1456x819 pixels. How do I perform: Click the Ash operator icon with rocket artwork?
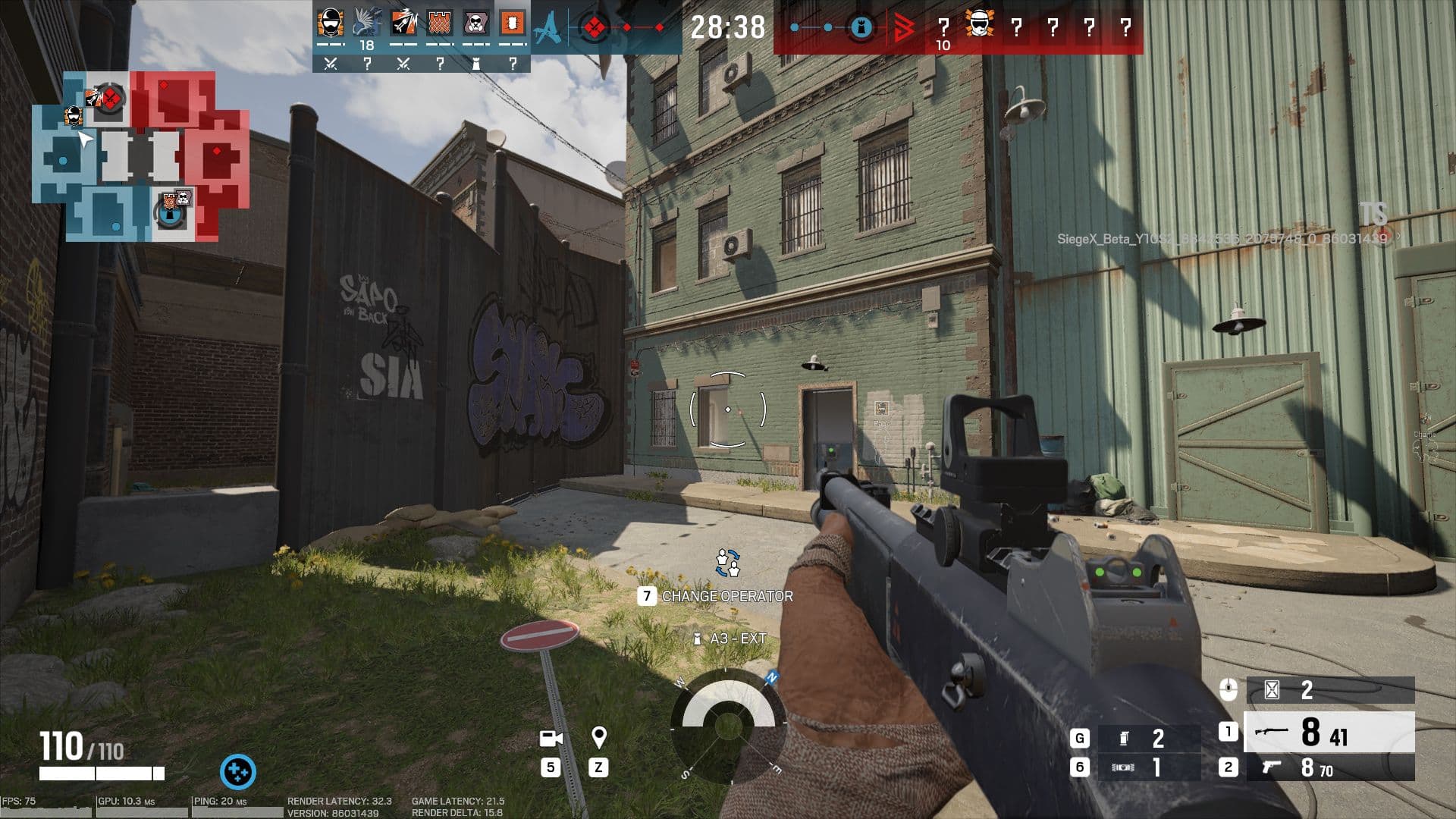tap(403, 23)
